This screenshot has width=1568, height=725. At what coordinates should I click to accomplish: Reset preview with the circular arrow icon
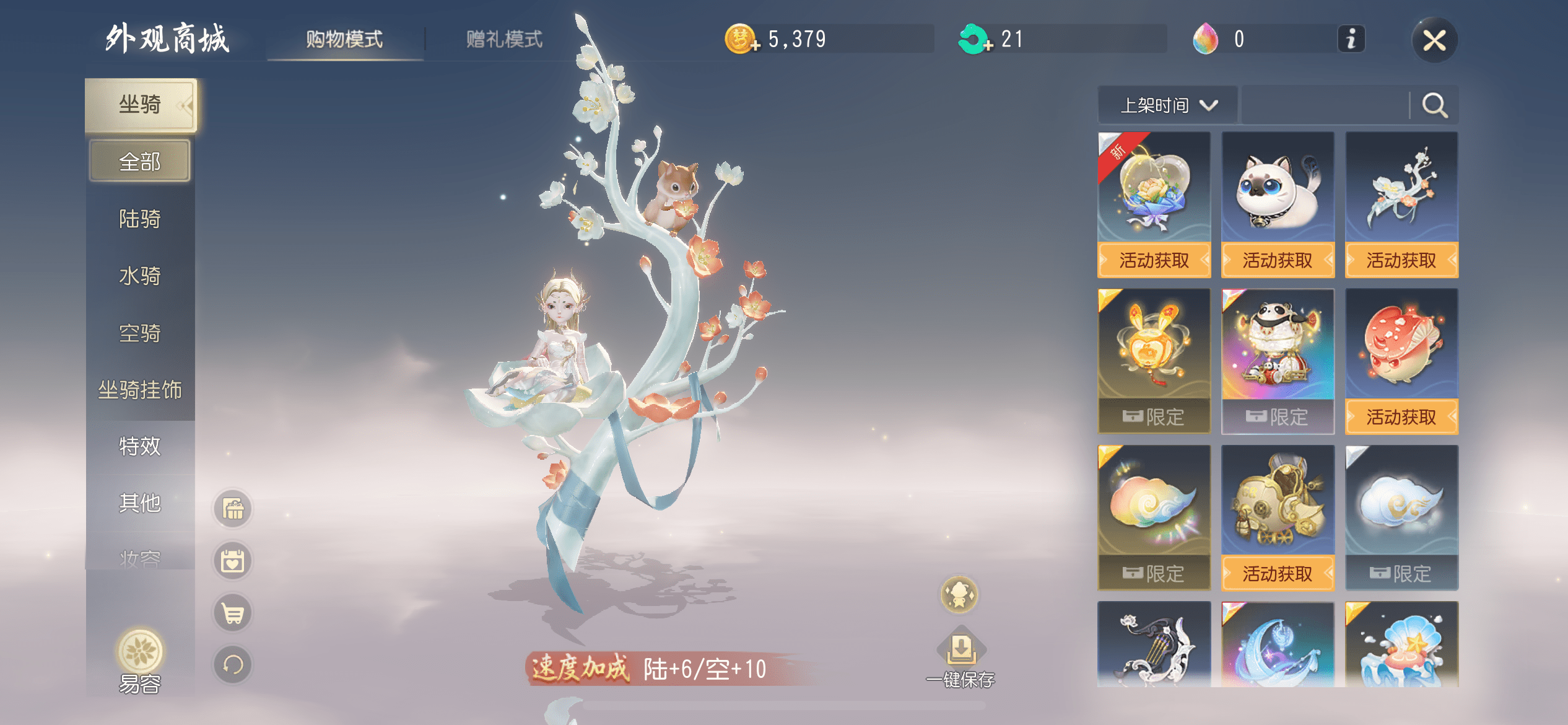tap(233, 666)
